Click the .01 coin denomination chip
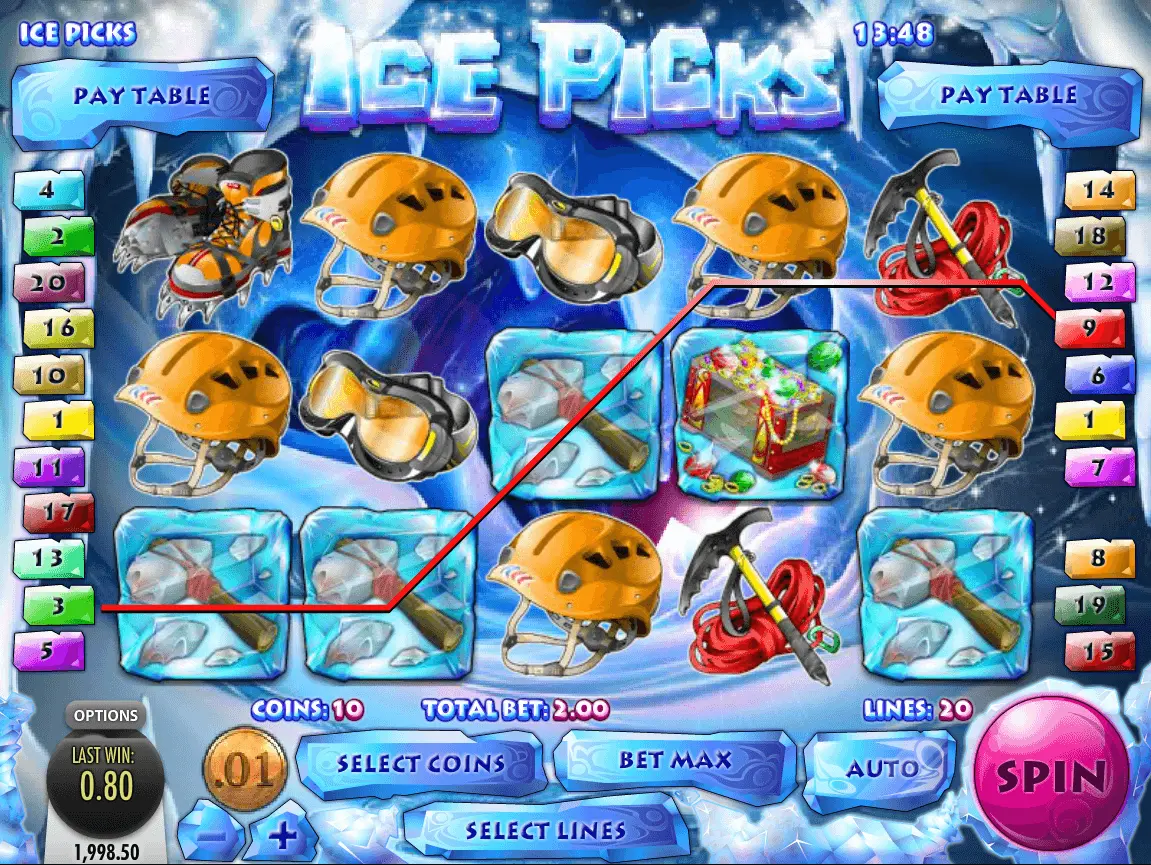This screenshot has width=1151, height=865. pyautogui.click(x=245, y=769)
